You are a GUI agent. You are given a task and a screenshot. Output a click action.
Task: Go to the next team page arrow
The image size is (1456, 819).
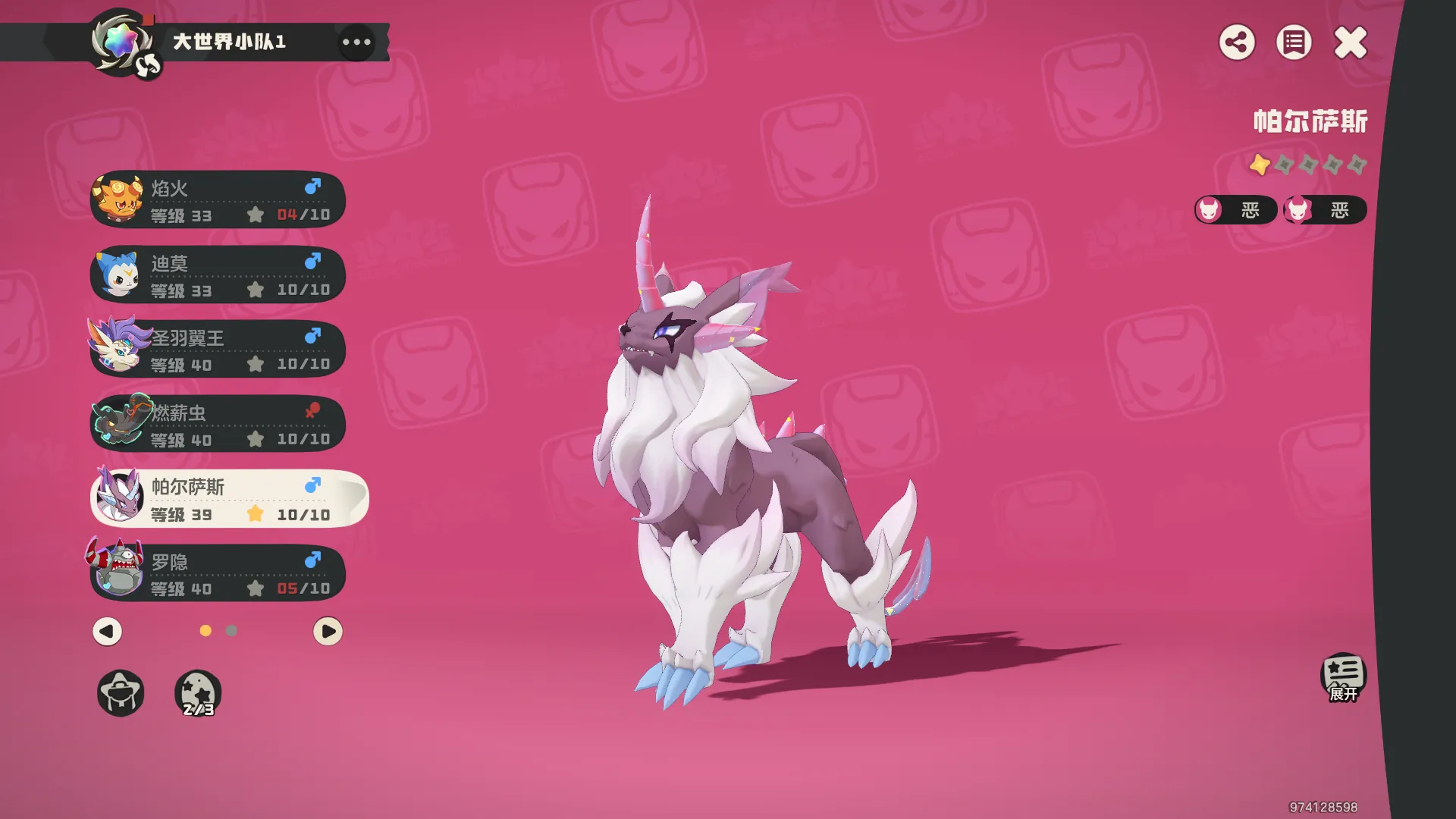tap(328, 631)
